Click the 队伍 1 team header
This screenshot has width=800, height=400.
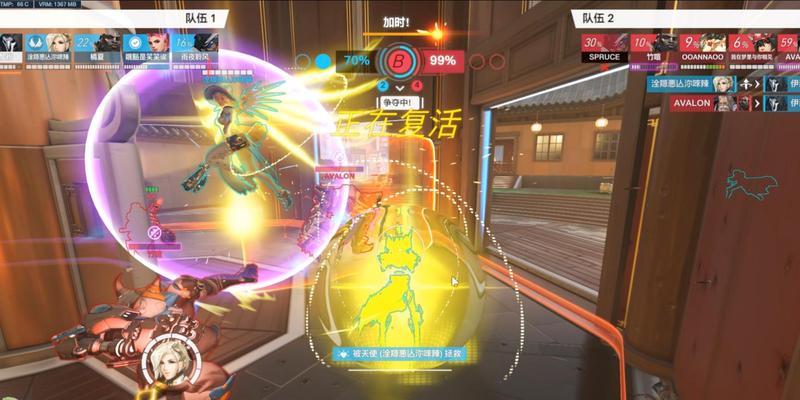tap(199, 17)
